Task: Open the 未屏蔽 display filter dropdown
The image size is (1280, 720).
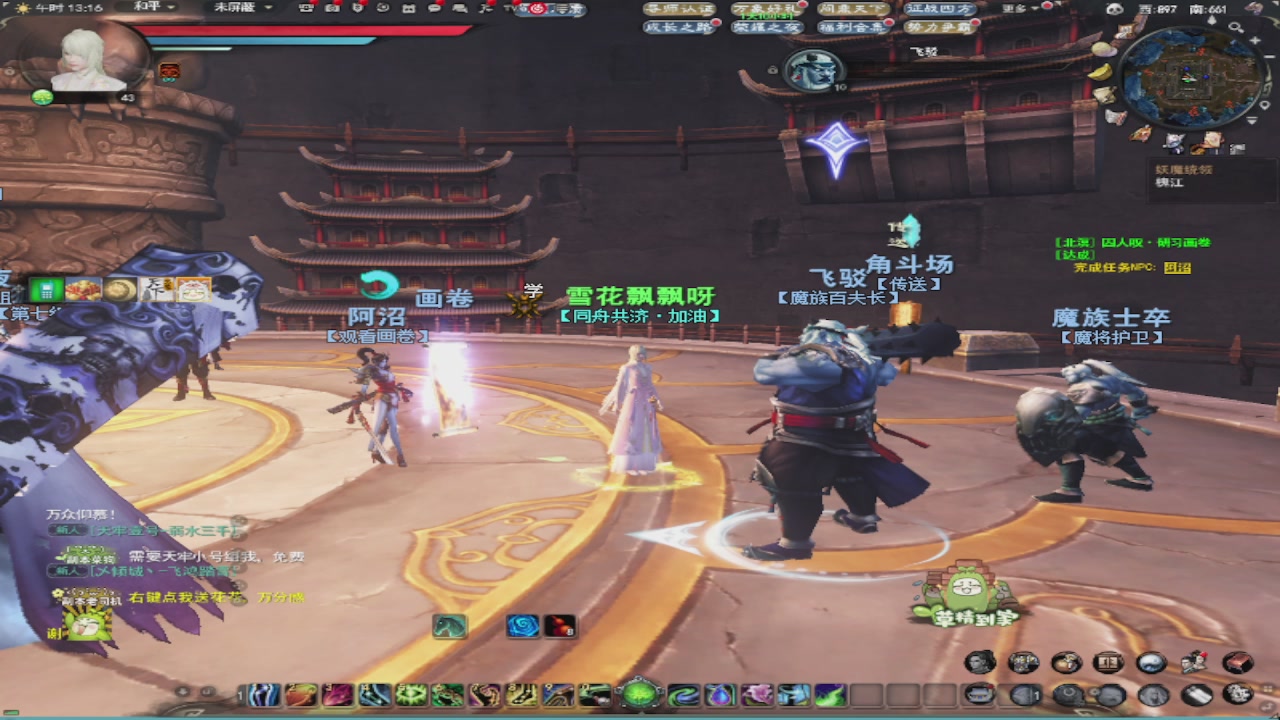Action: 242,7
